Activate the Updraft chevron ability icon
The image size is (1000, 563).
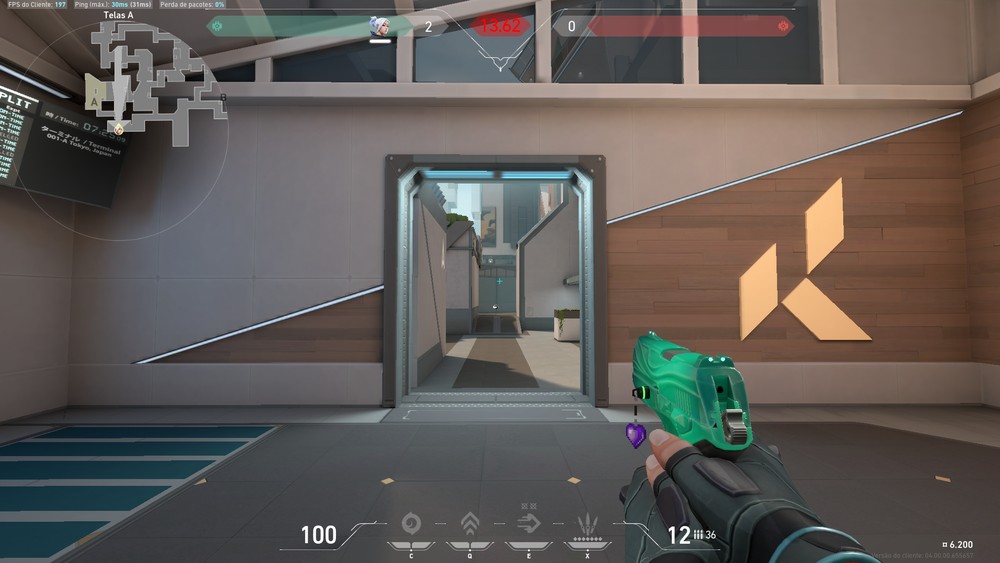tap(469, 523)
